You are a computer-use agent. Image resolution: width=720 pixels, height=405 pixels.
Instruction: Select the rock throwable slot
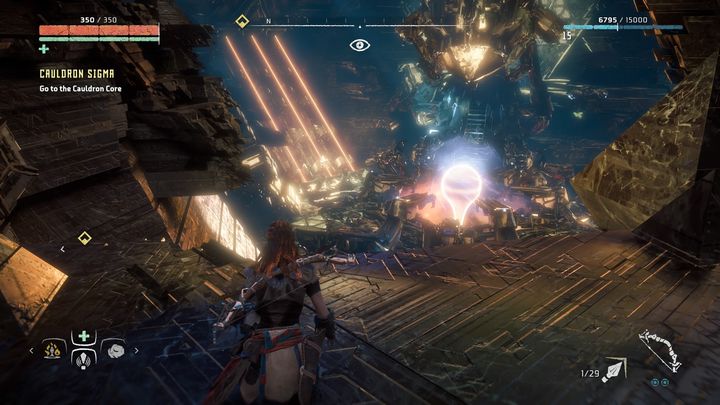113,349
